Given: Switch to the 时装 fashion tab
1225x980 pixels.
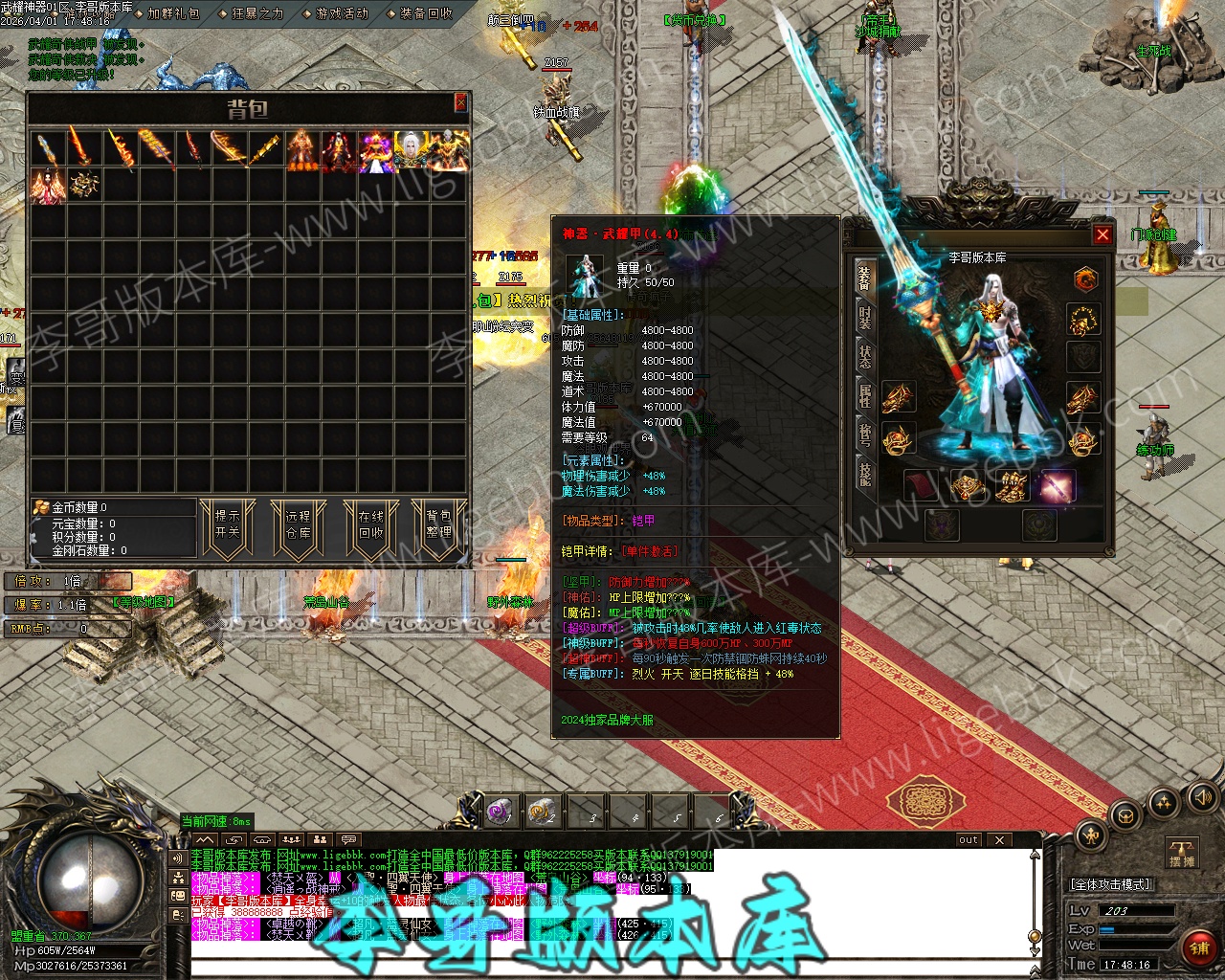Looking at the screenshot, I should 865,317.
